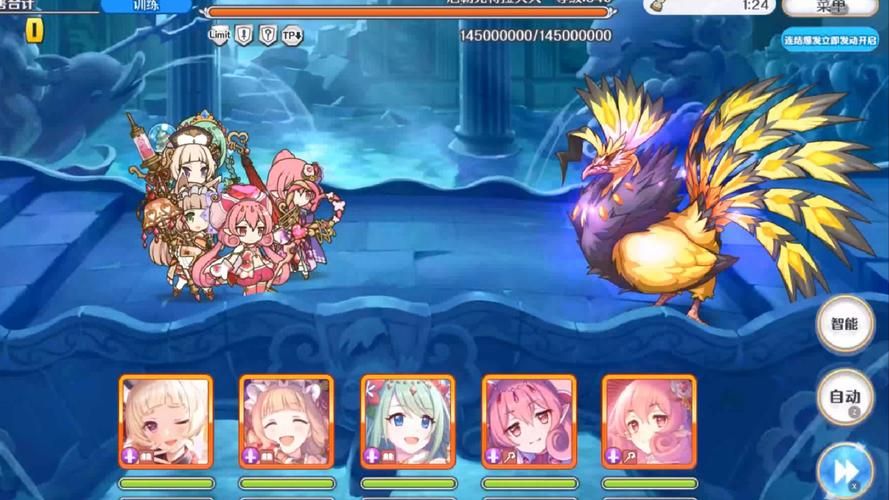Toggle the 自动 auto battle button
Viewport: 889px width, 500px height.
coord(844,397)
